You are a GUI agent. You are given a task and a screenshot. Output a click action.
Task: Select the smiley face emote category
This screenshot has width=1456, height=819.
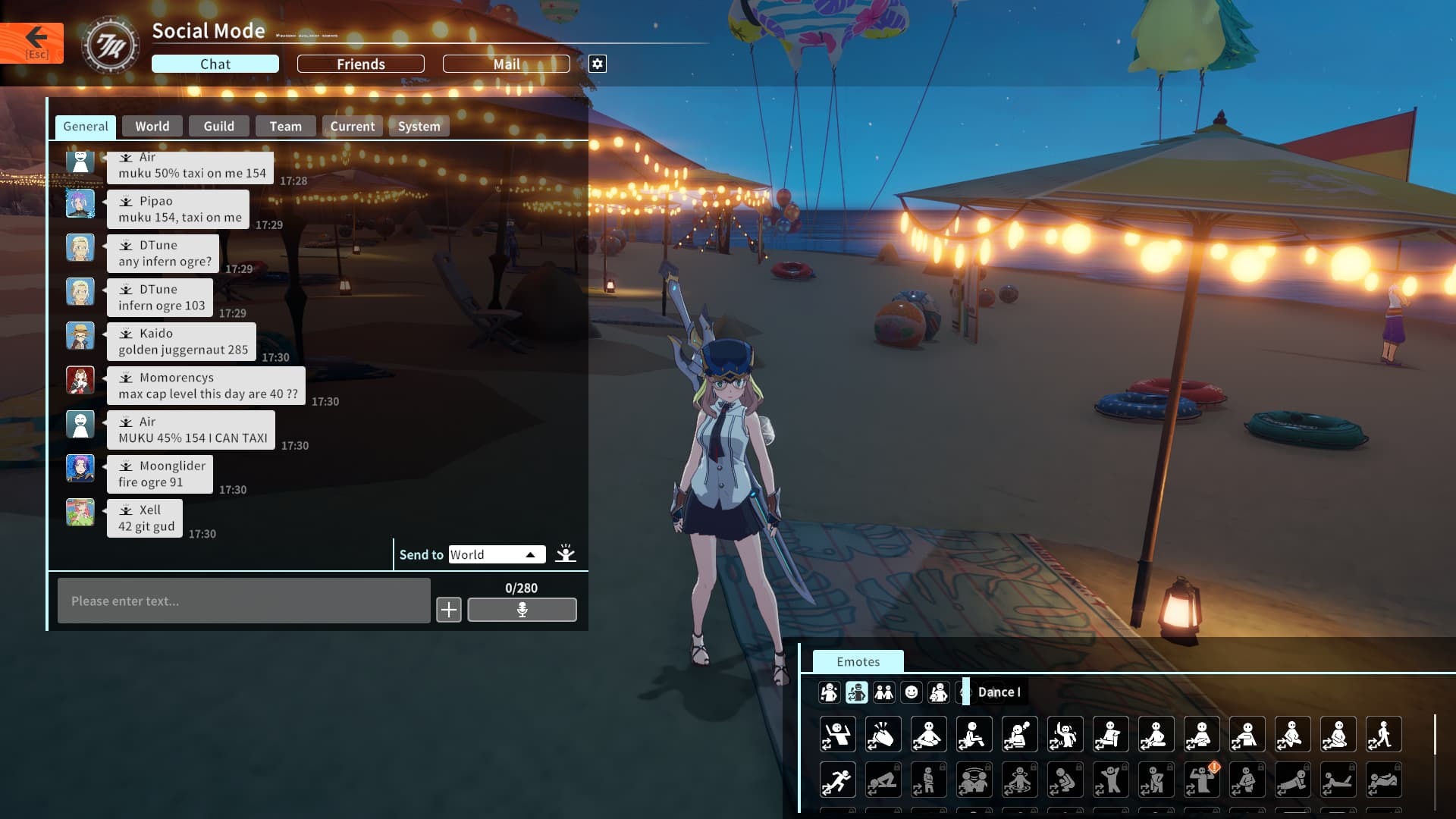(x=912, y=692)
